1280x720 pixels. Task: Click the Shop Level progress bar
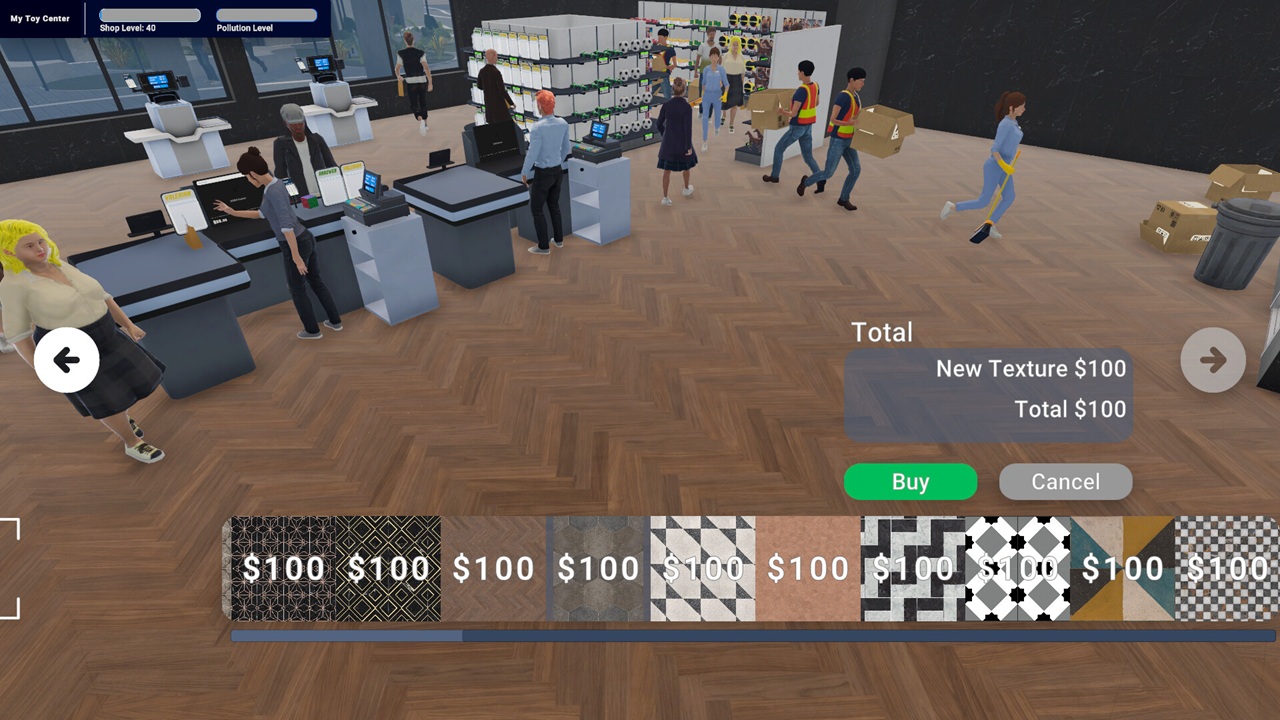[x=150, y=14]
